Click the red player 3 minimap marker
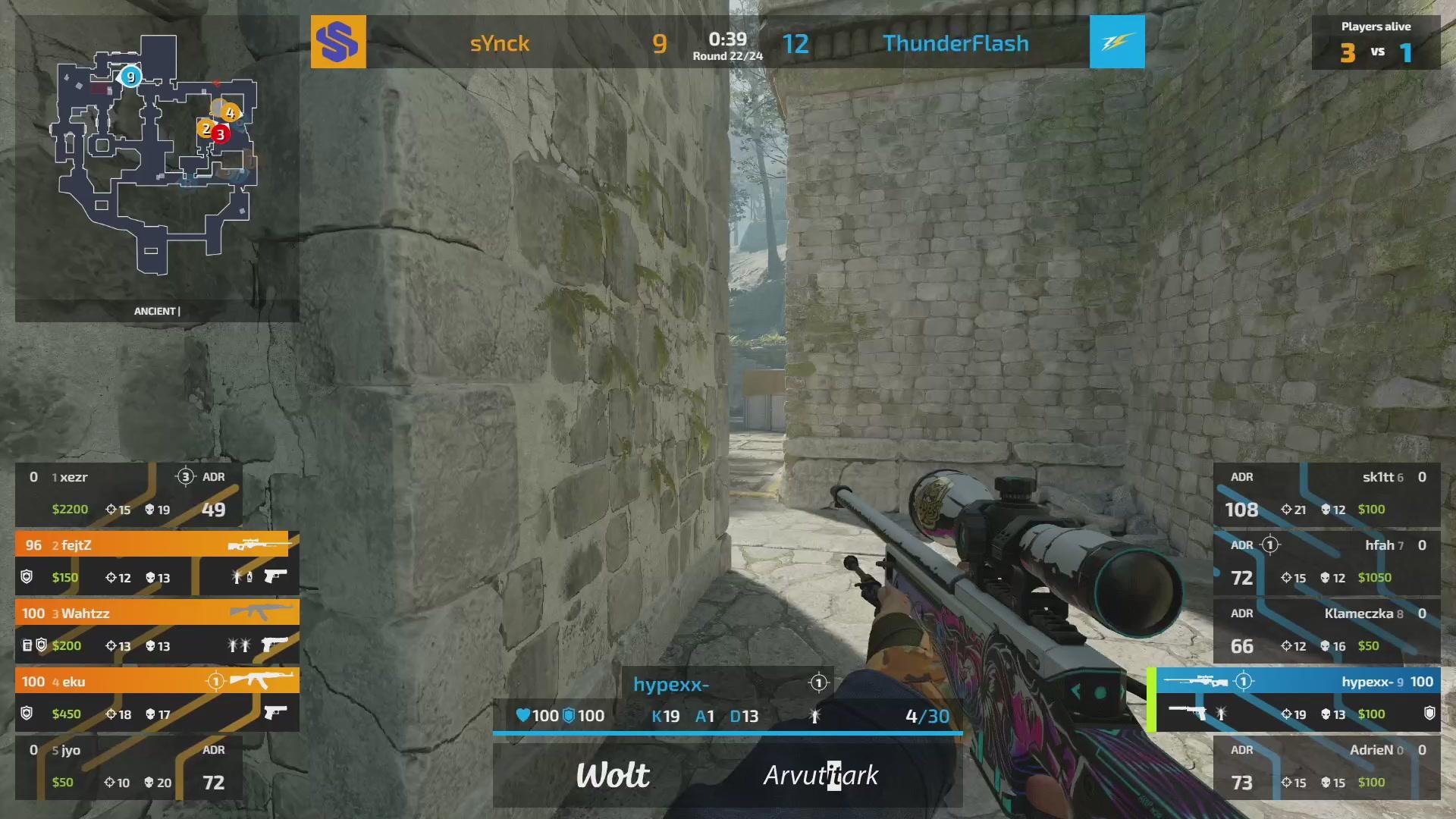 [x=221, y=134]
